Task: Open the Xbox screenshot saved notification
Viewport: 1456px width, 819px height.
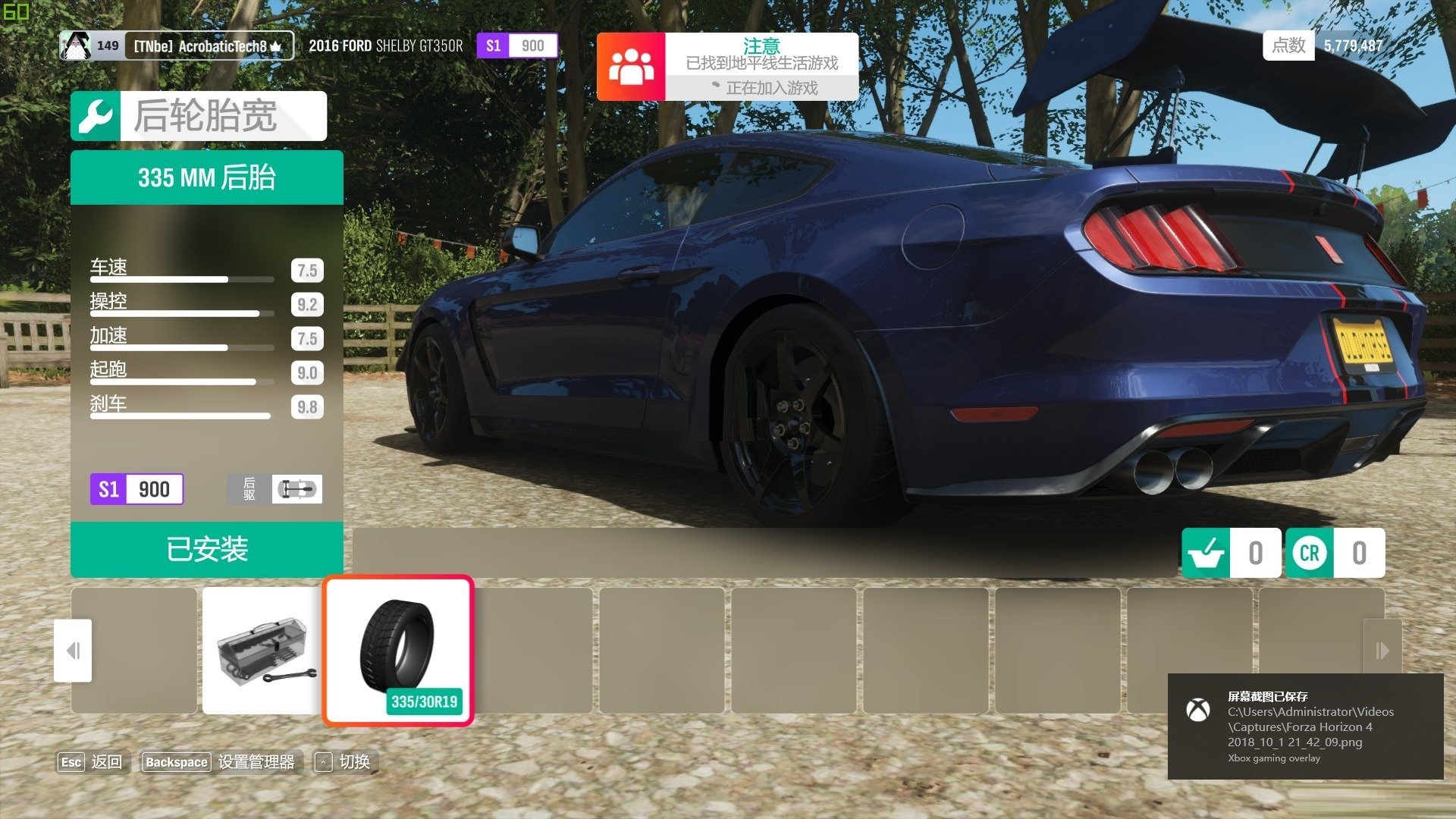Action: coord(1304,726)
